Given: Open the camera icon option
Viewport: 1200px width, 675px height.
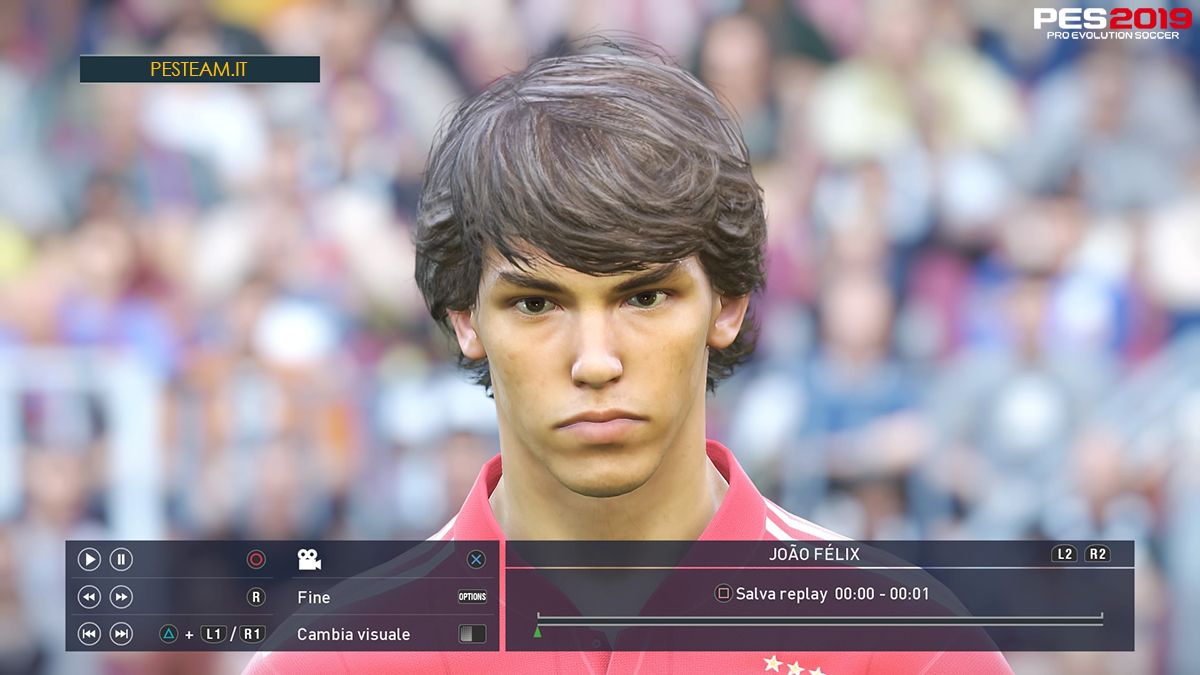Looking at the screenshot, I should 309,560.
